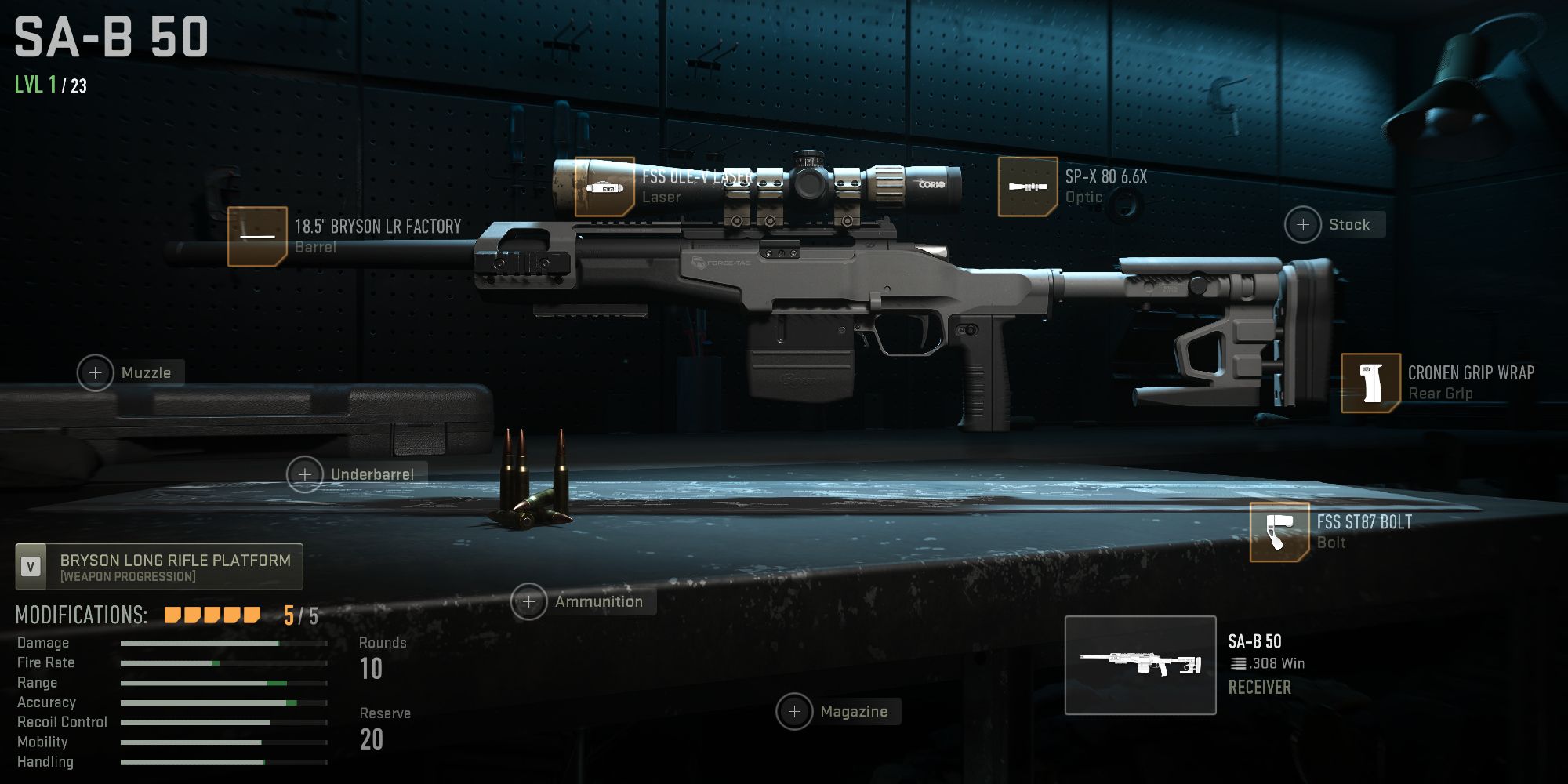The image size is (1568, 784).
Task: Open the FSS OLE-V Laser slot
Action: tap(604, 188)
